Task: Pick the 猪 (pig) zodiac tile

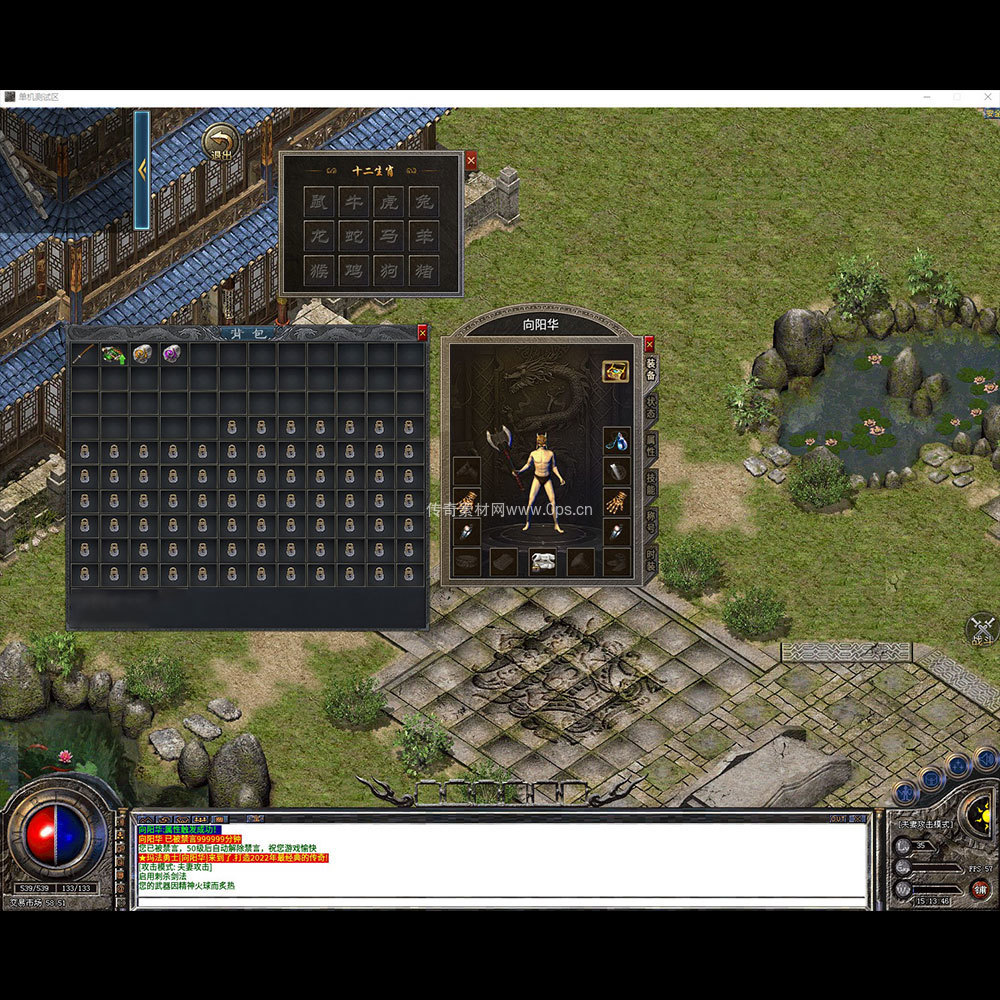Action: (x=423, y=270)
